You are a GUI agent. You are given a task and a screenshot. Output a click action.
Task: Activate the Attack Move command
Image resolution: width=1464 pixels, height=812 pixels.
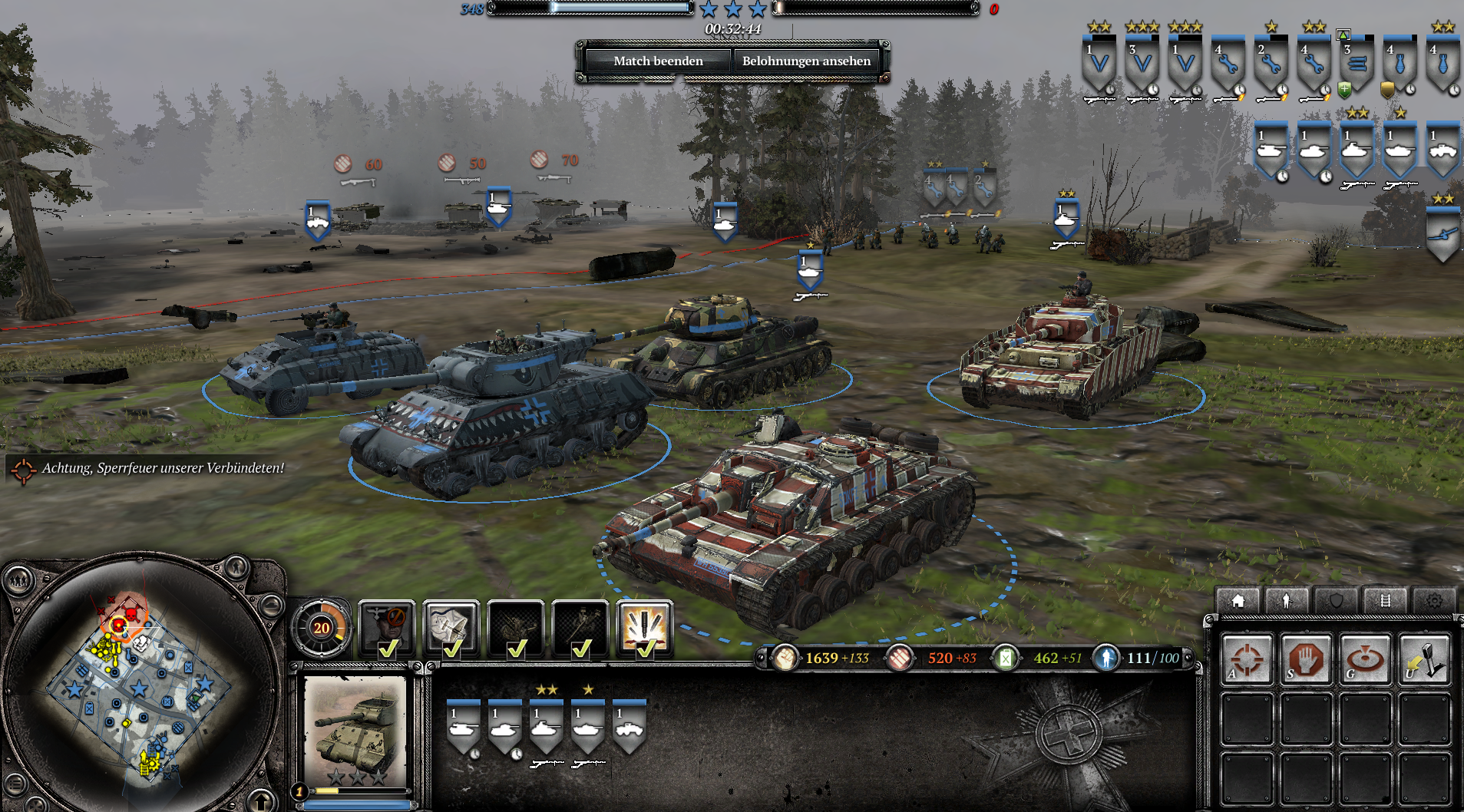pyautogui.click(x=1247, y=659)
